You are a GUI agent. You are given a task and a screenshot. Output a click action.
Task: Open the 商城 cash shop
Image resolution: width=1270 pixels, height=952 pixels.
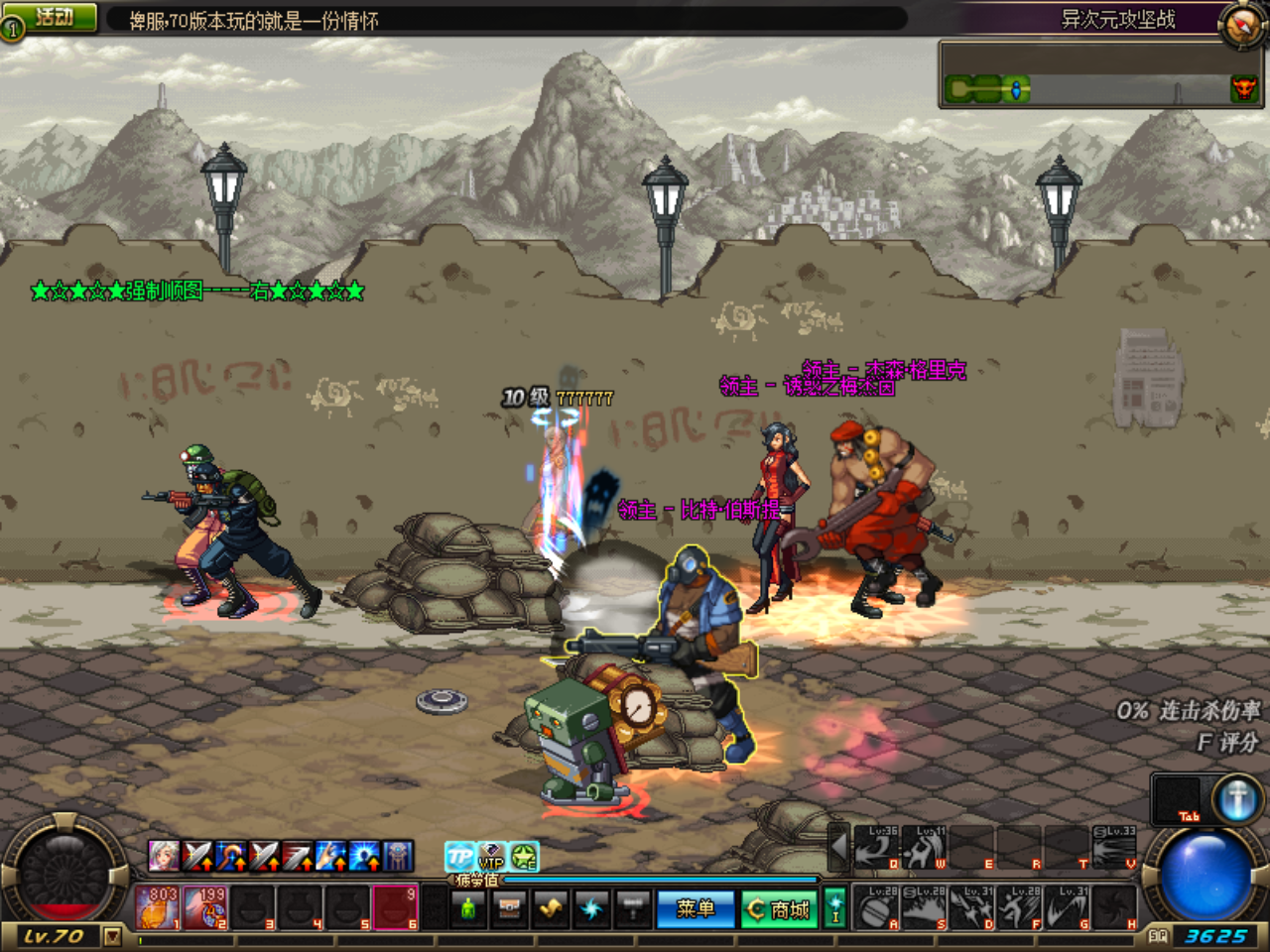pyautogui.click(x=778, y=907)
